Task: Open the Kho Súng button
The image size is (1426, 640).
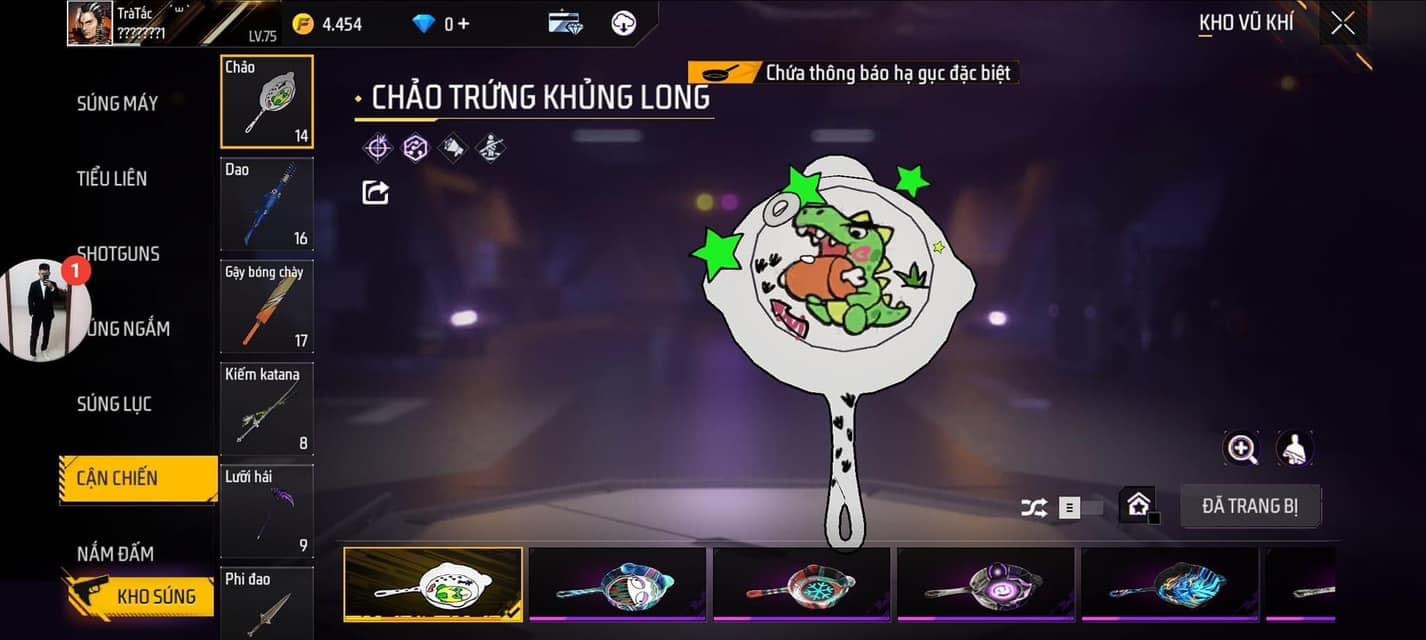Action: click(x=140, y=597)
